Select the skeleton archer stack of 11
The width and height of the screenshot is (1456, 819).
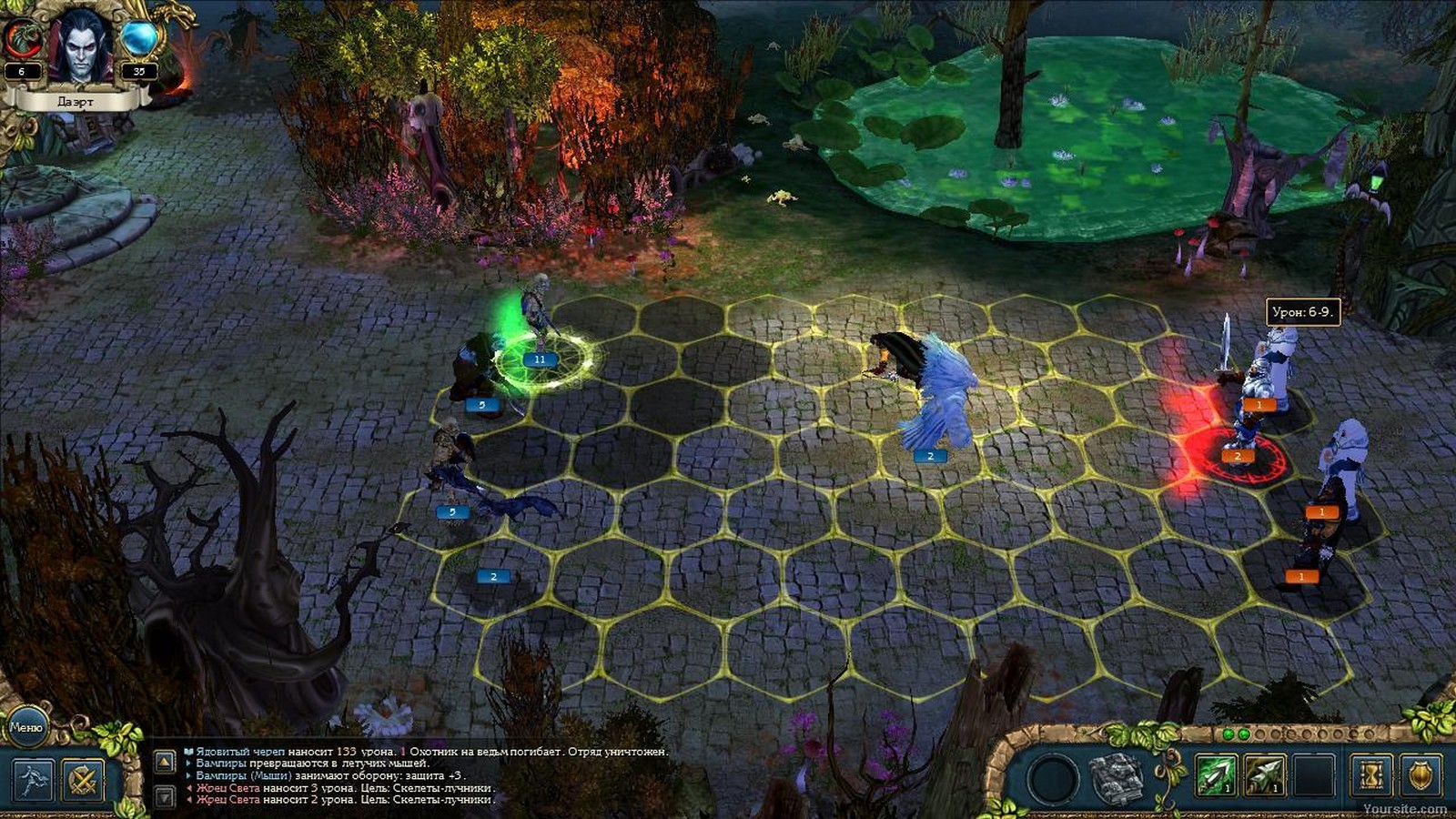click(539, 337)
